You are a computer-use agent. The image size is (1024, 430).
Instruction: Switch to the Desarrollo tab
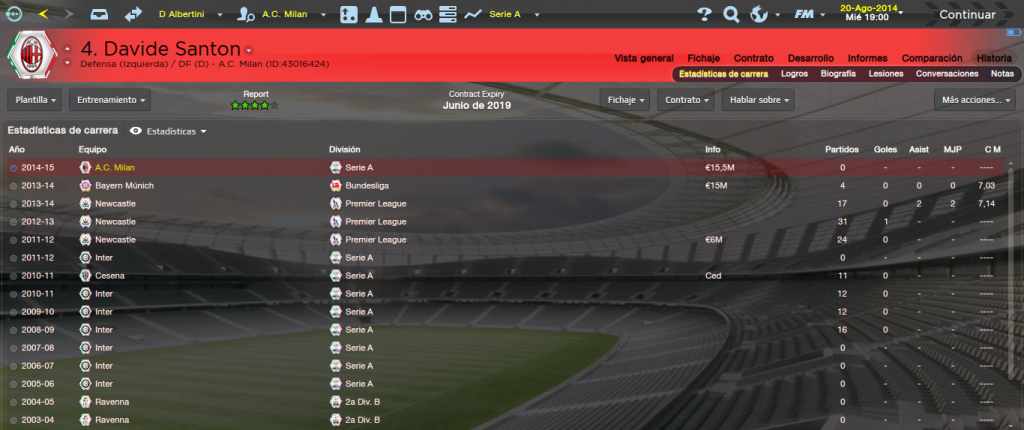[x=808, y=58]
